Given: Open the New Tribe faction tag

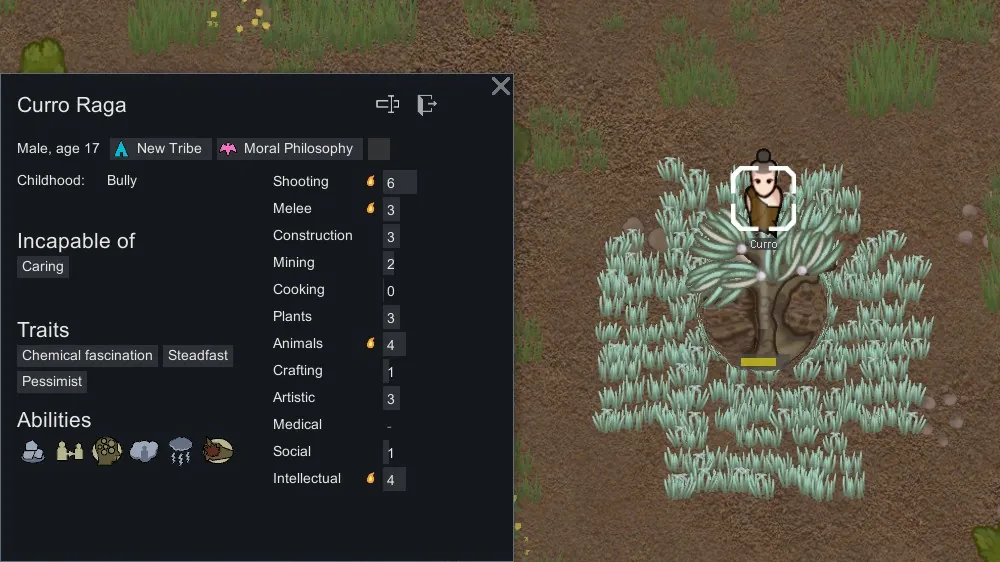Looking at the screenshot, I should coord(160,149).
